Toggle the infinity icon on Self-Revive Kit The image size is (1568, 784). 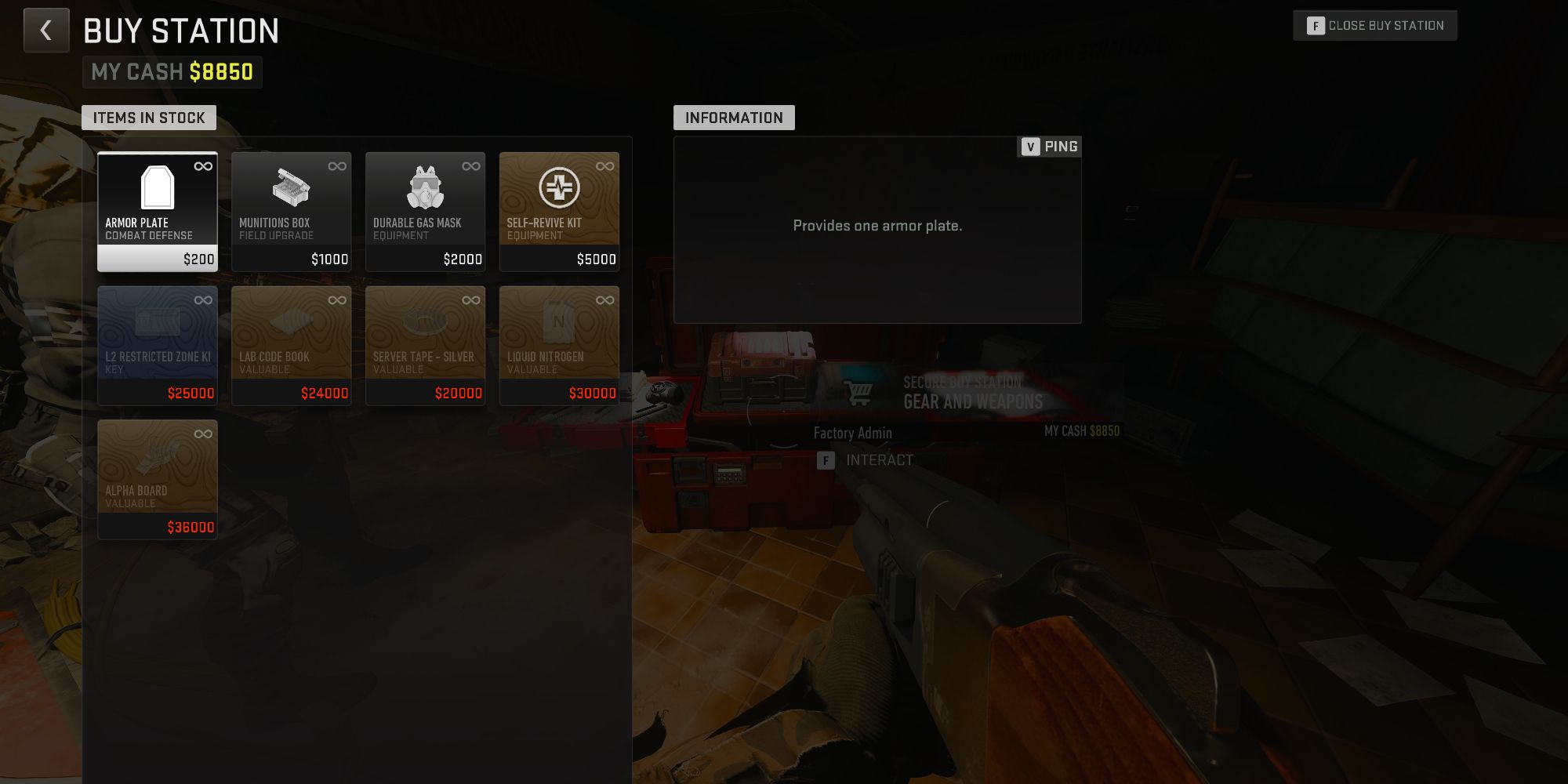pos(604,165)
